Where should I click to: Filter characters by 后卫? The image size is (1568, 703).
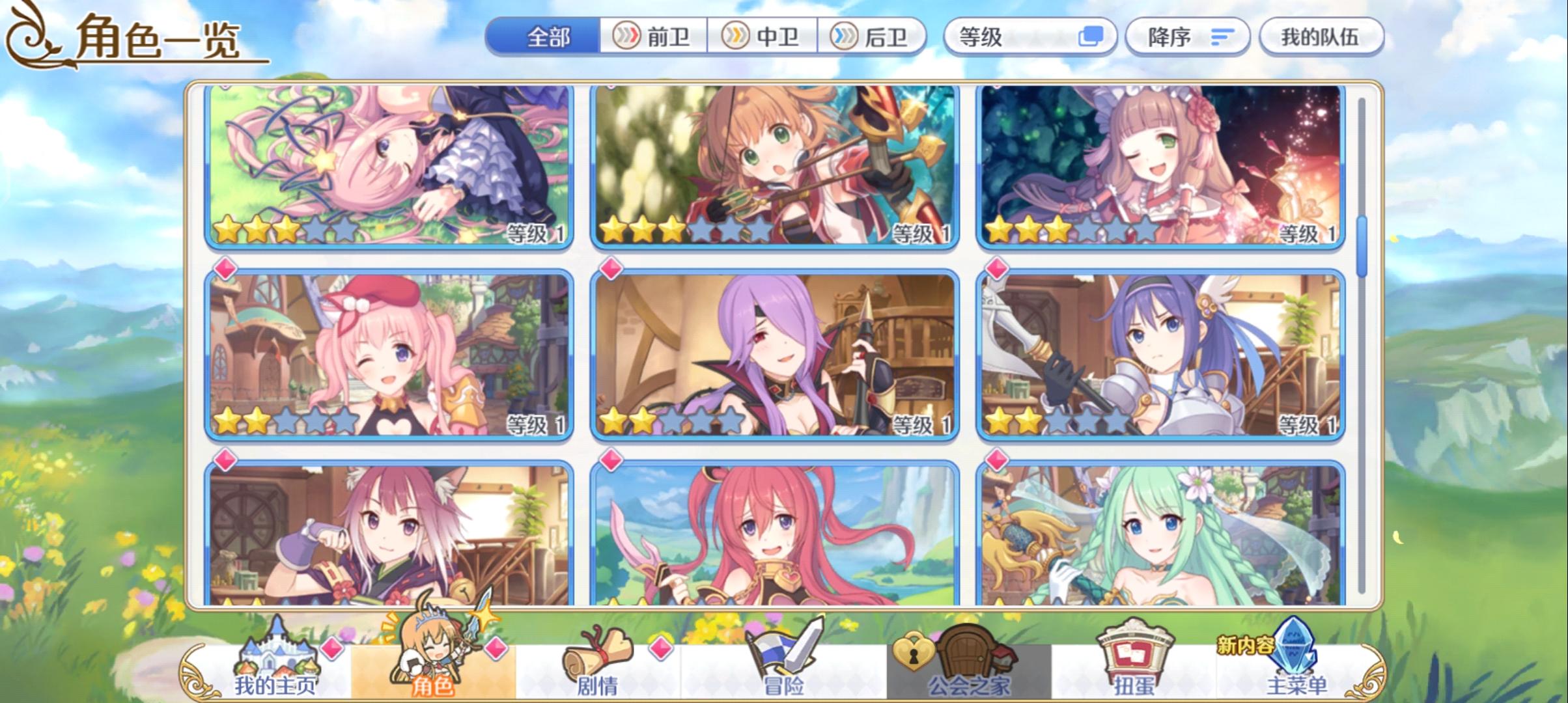click(x=874, y=37)
